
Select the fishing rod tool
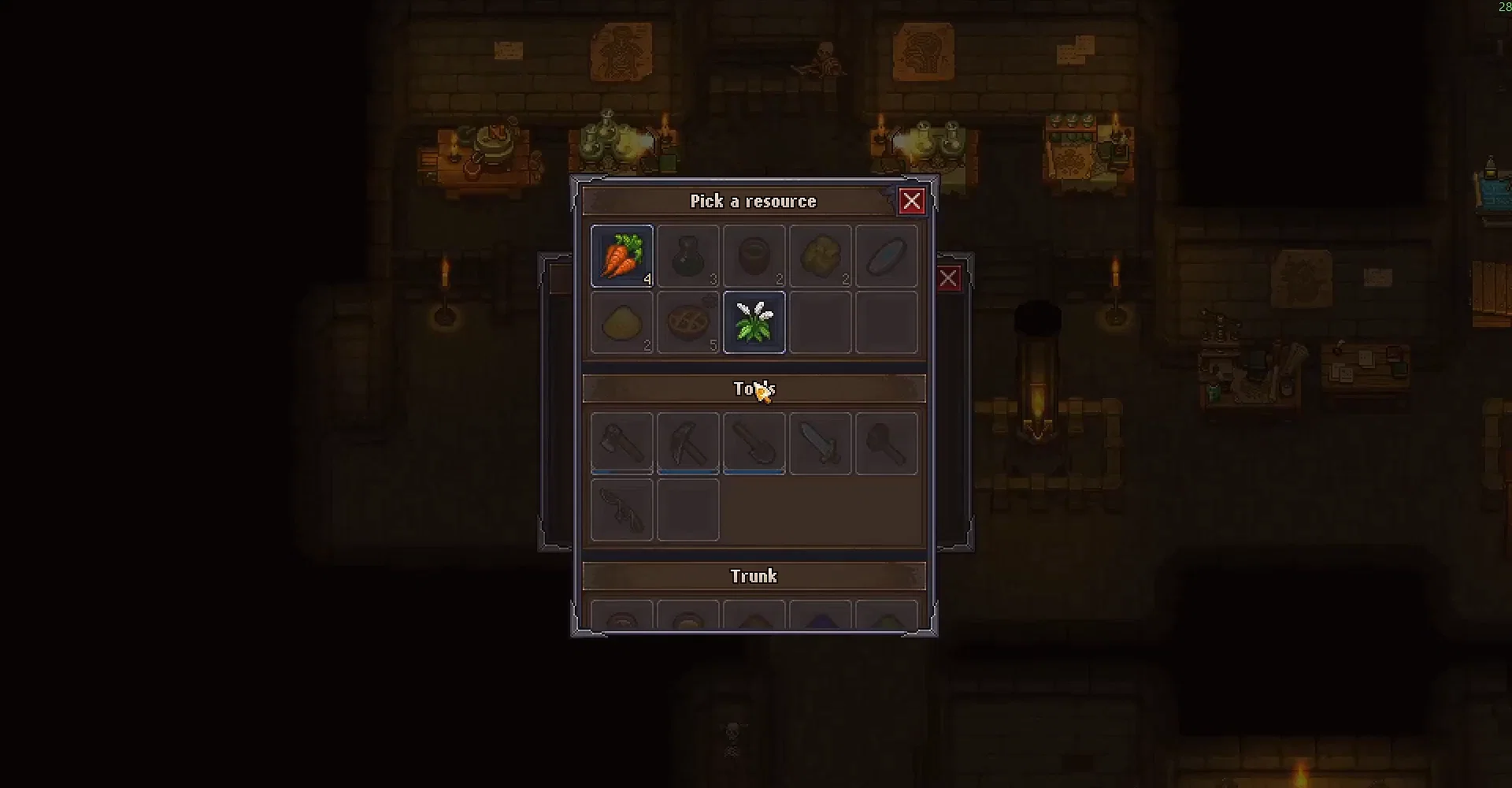[x=621, y=509]
